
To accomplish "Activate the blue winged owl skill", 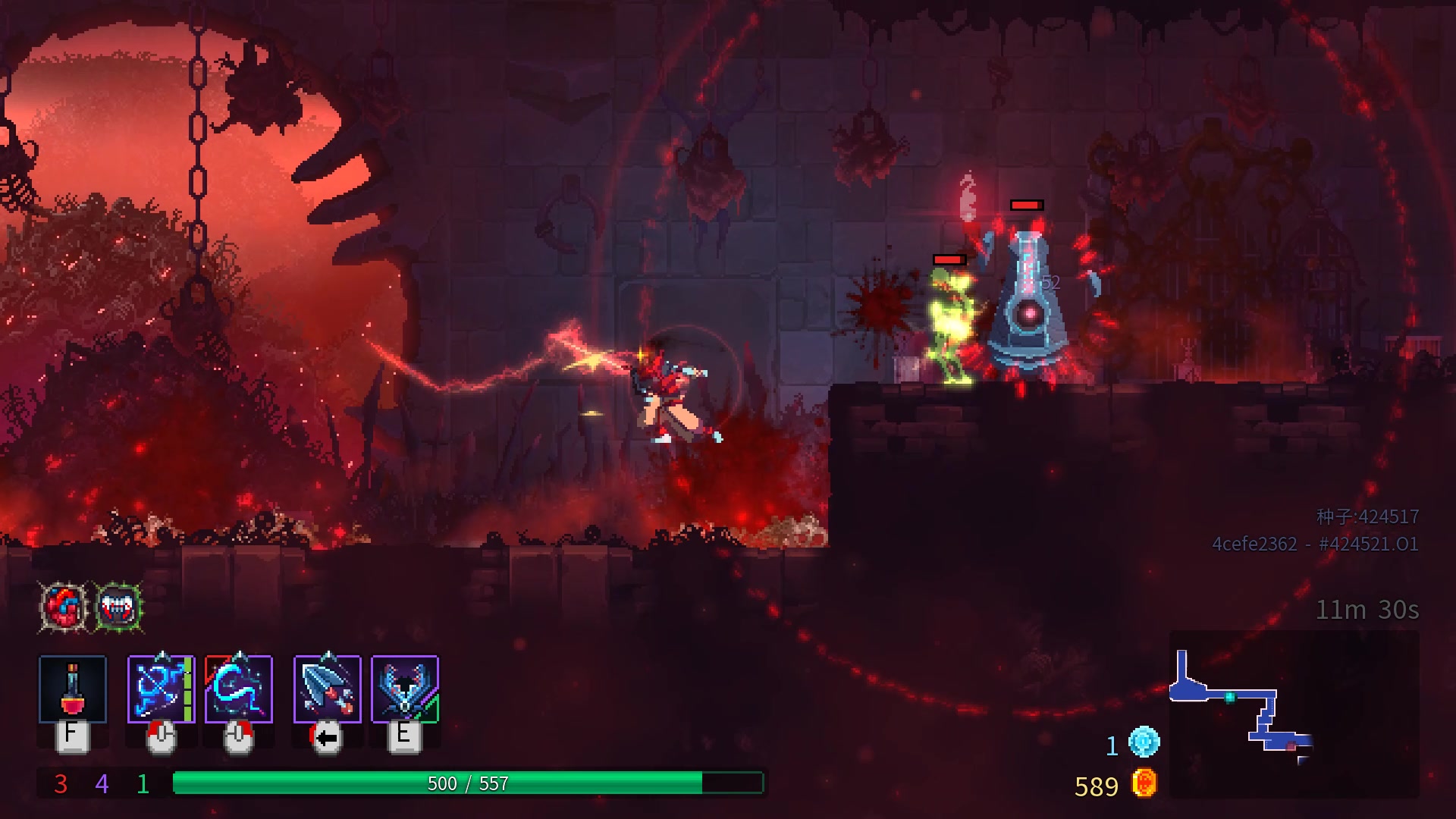I will coord(405,689).
